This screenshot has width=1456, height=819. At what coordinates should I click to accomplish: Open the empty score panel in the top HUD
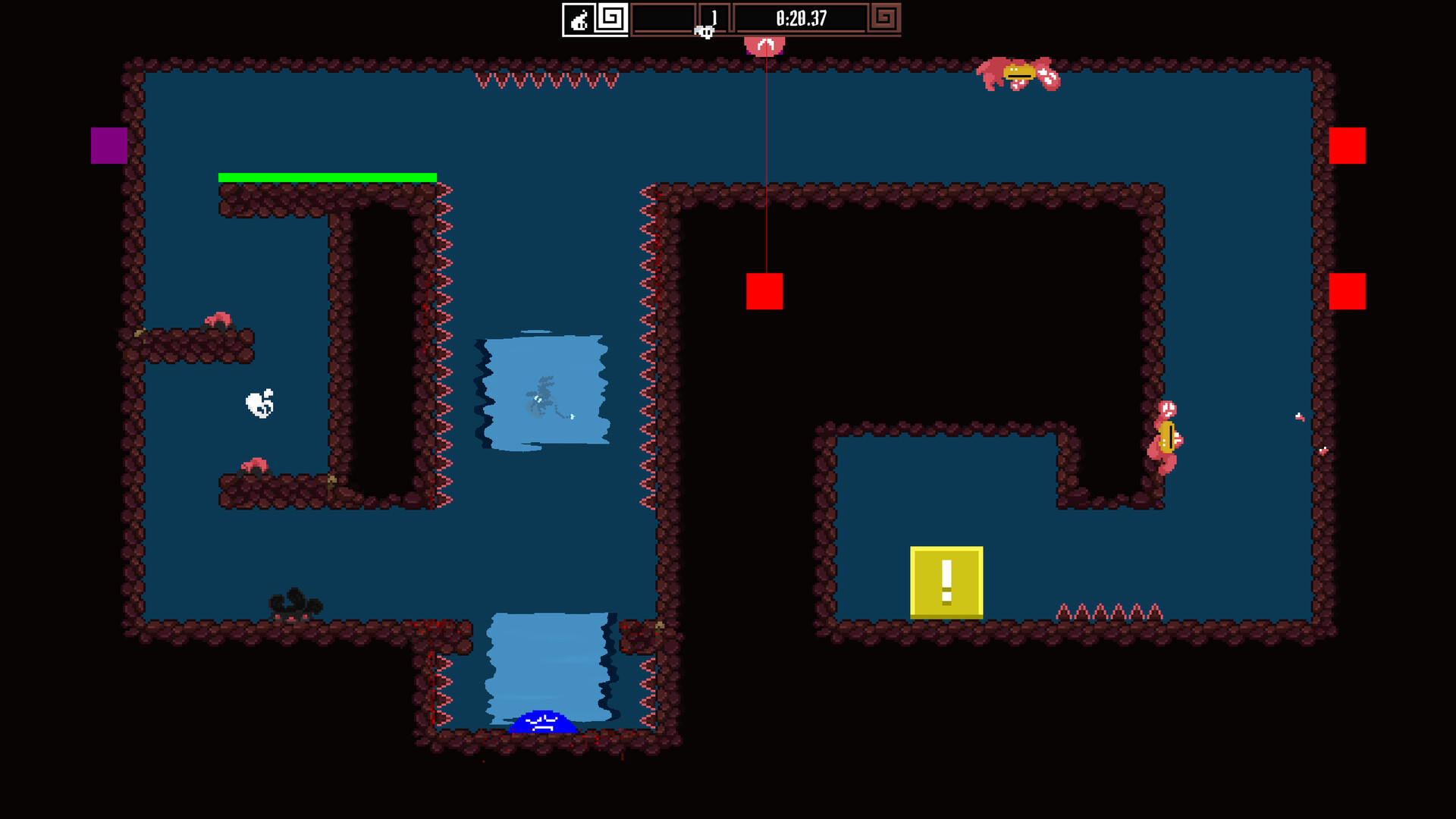664,17
